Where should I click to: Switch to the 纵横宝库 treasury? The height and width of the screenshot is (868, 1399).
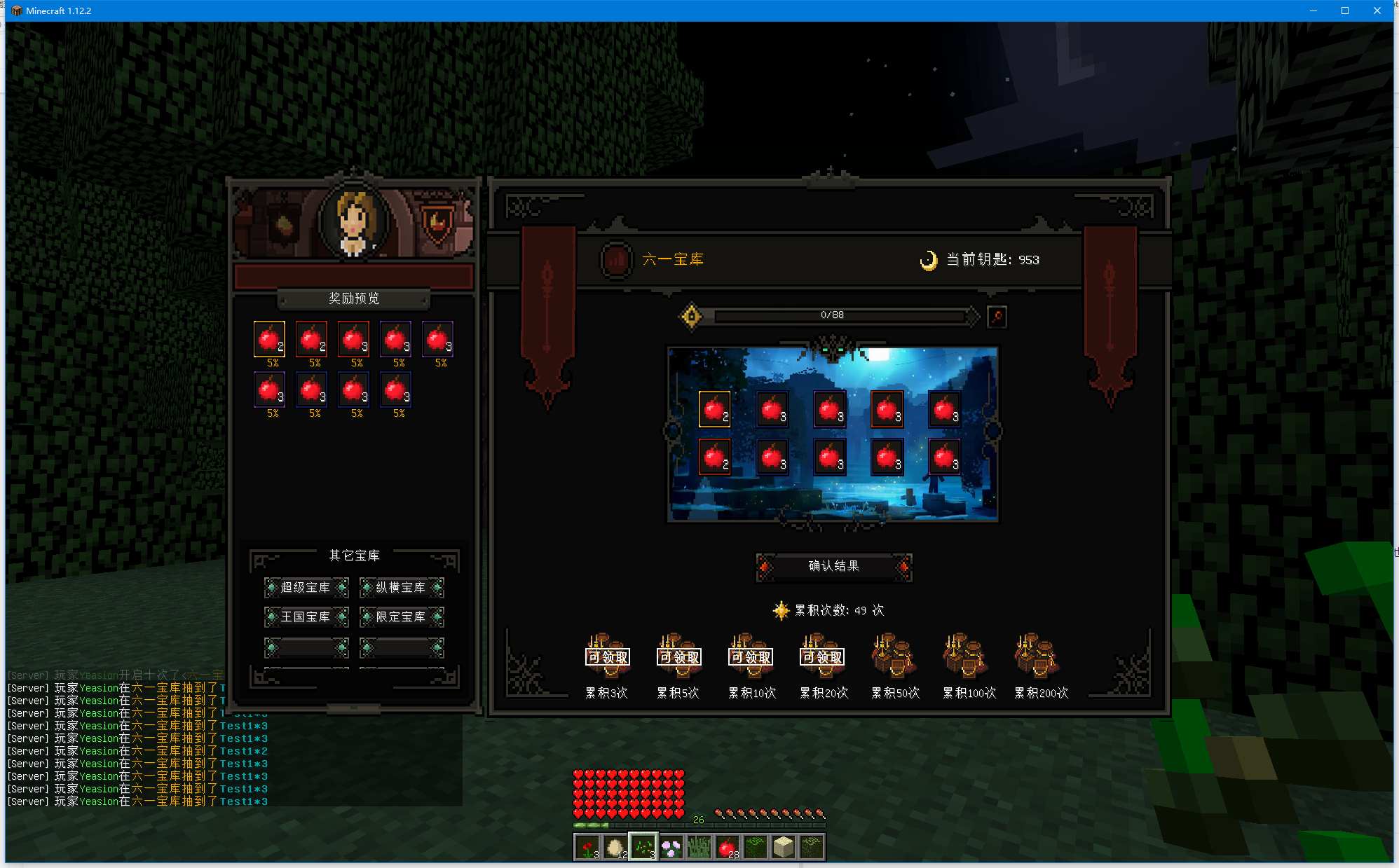(x=401, y=588)
